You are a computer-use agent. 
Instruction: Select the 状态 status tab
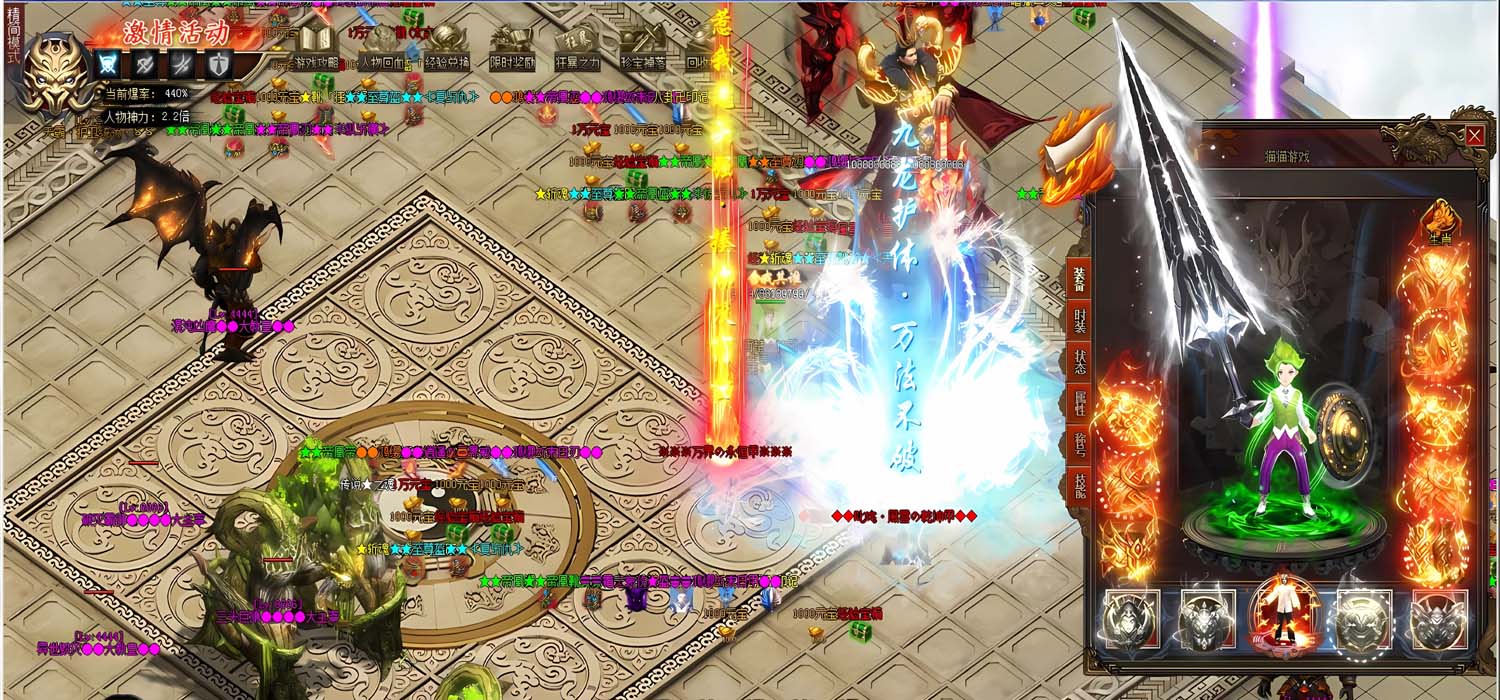[1080, 361]
